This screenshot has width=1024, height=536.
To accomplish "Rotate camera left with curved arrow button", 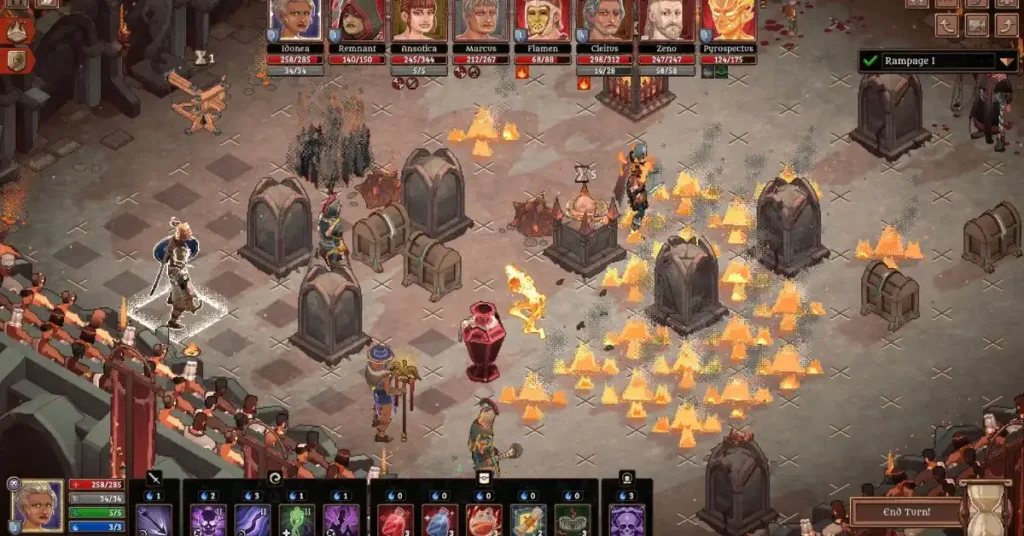I will click(x=947, y=25).
